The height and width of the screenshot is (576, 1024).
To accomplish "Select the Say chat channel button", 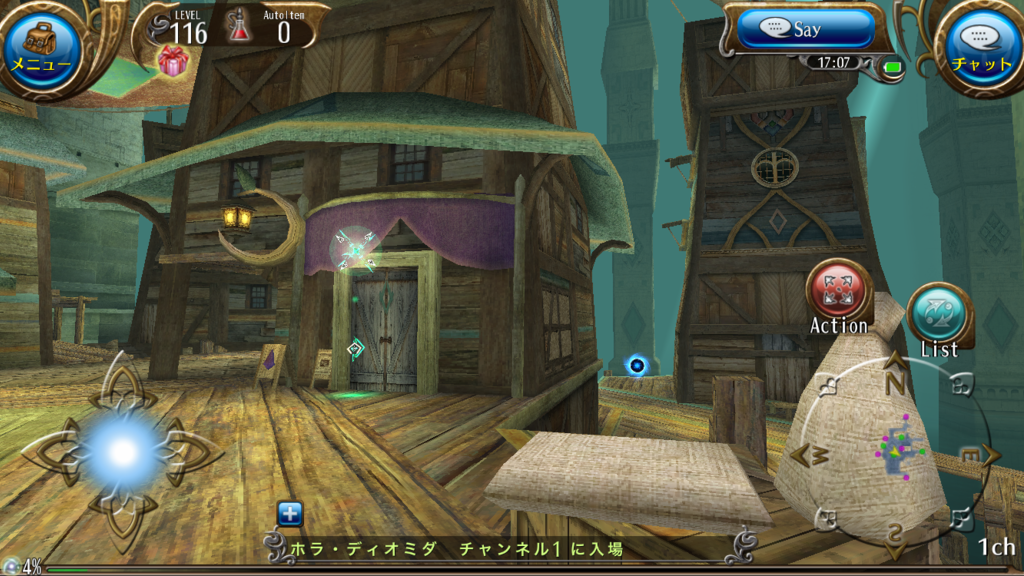I will [x=808, y=29].
